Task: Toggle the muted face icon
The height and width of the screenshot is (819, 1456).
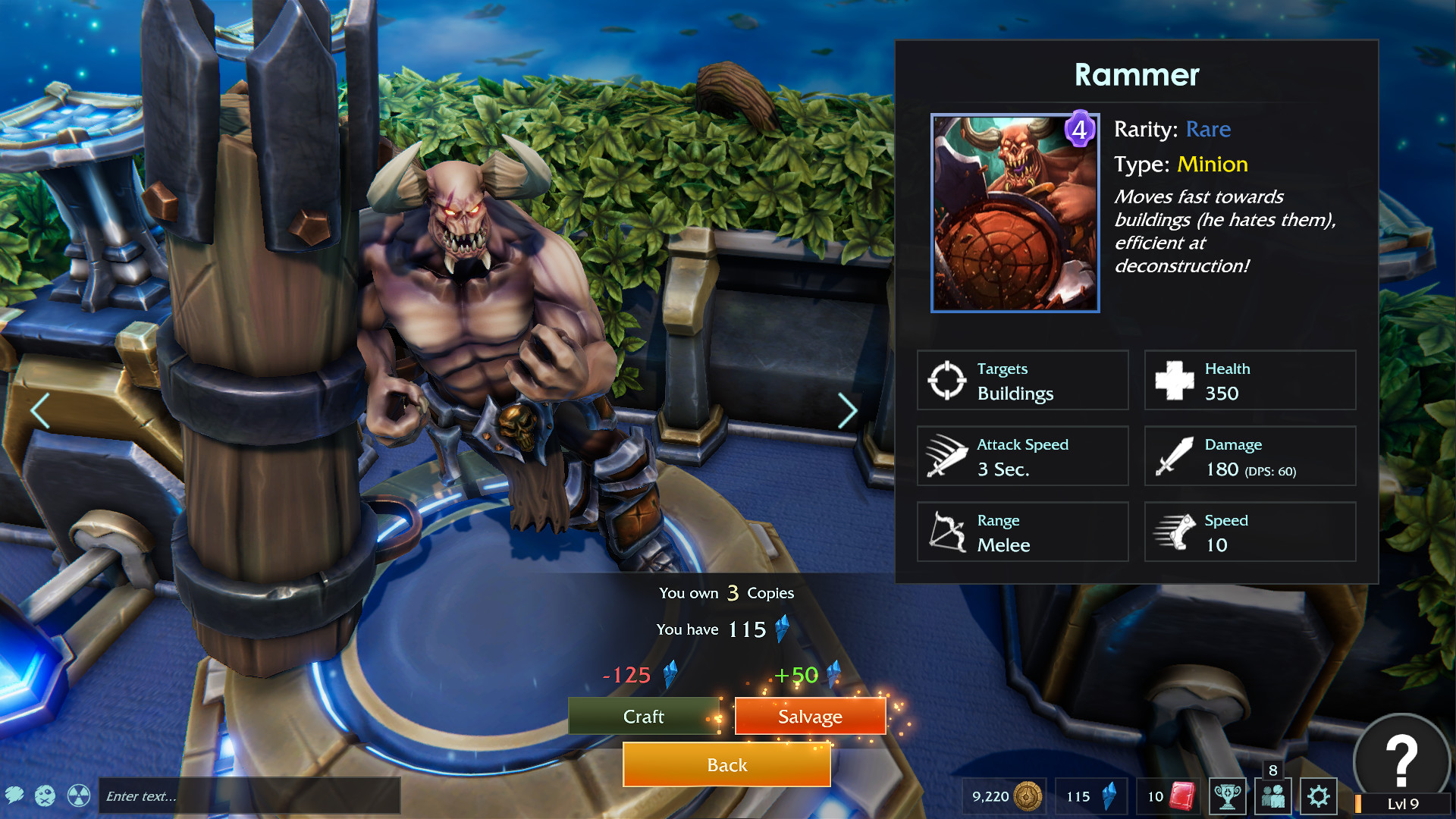Action: tap(45, 795)
